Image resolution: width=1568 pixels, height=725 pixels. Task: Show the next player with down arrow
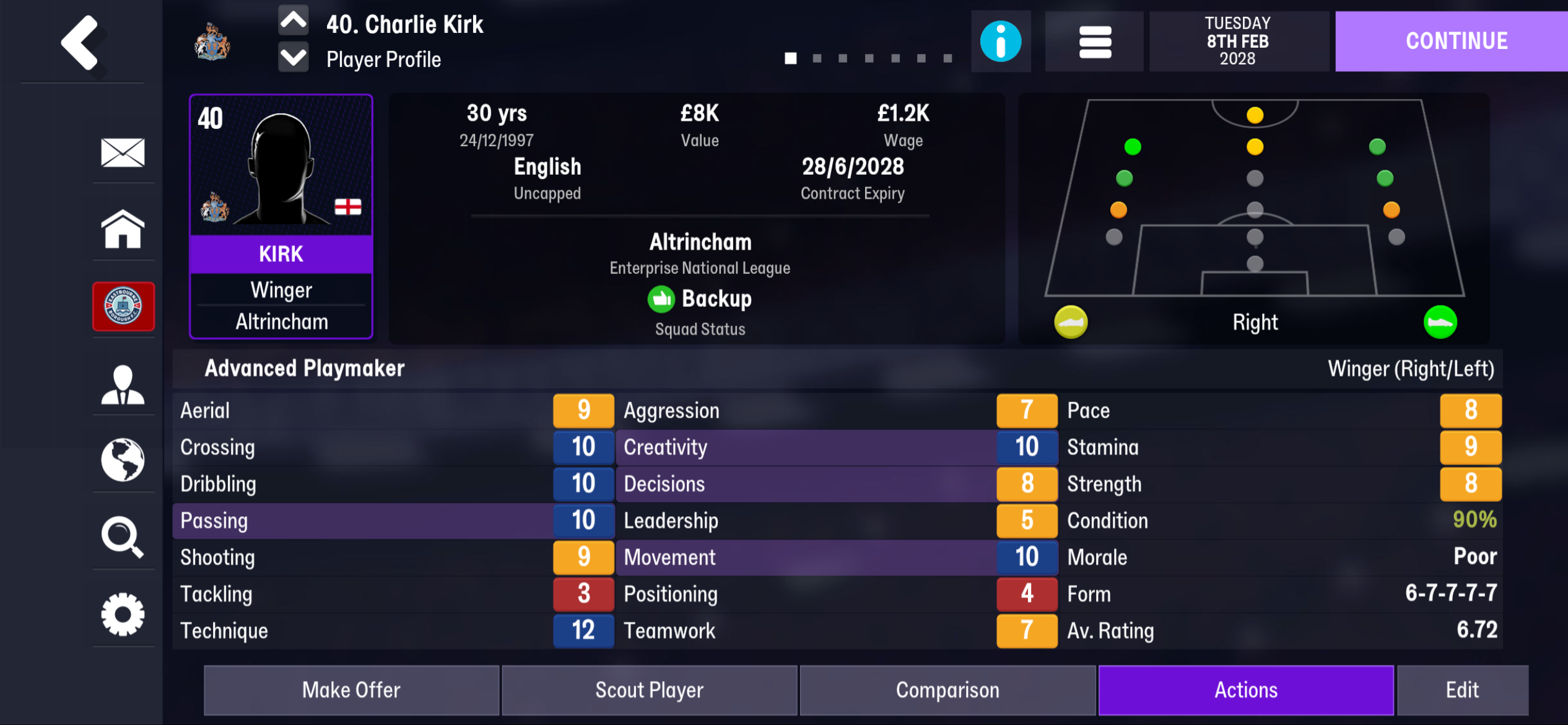click(x=294, y=58)
